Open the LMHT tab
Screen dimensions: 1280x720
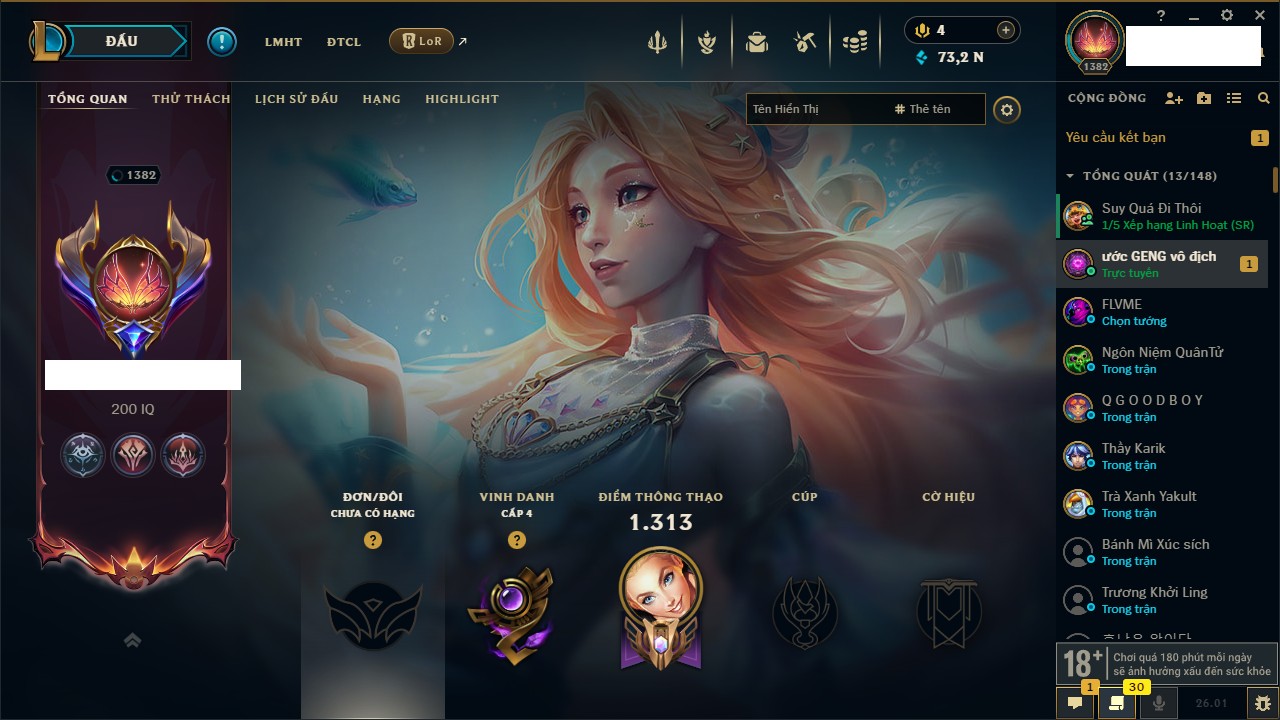pos(283,42)
